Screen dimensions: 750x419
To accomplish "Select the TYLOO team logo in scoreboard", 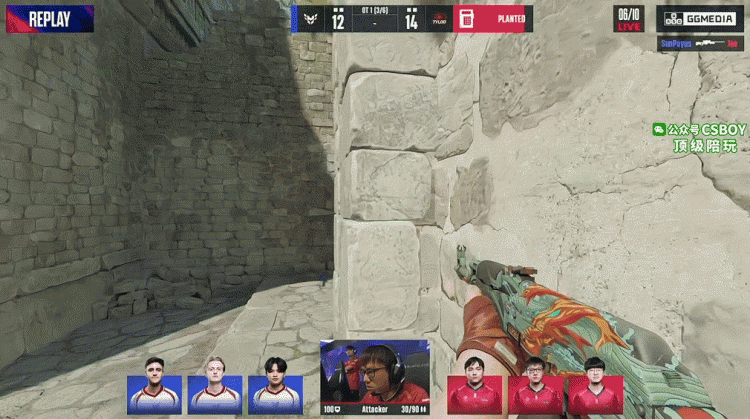I will [438, 19].
